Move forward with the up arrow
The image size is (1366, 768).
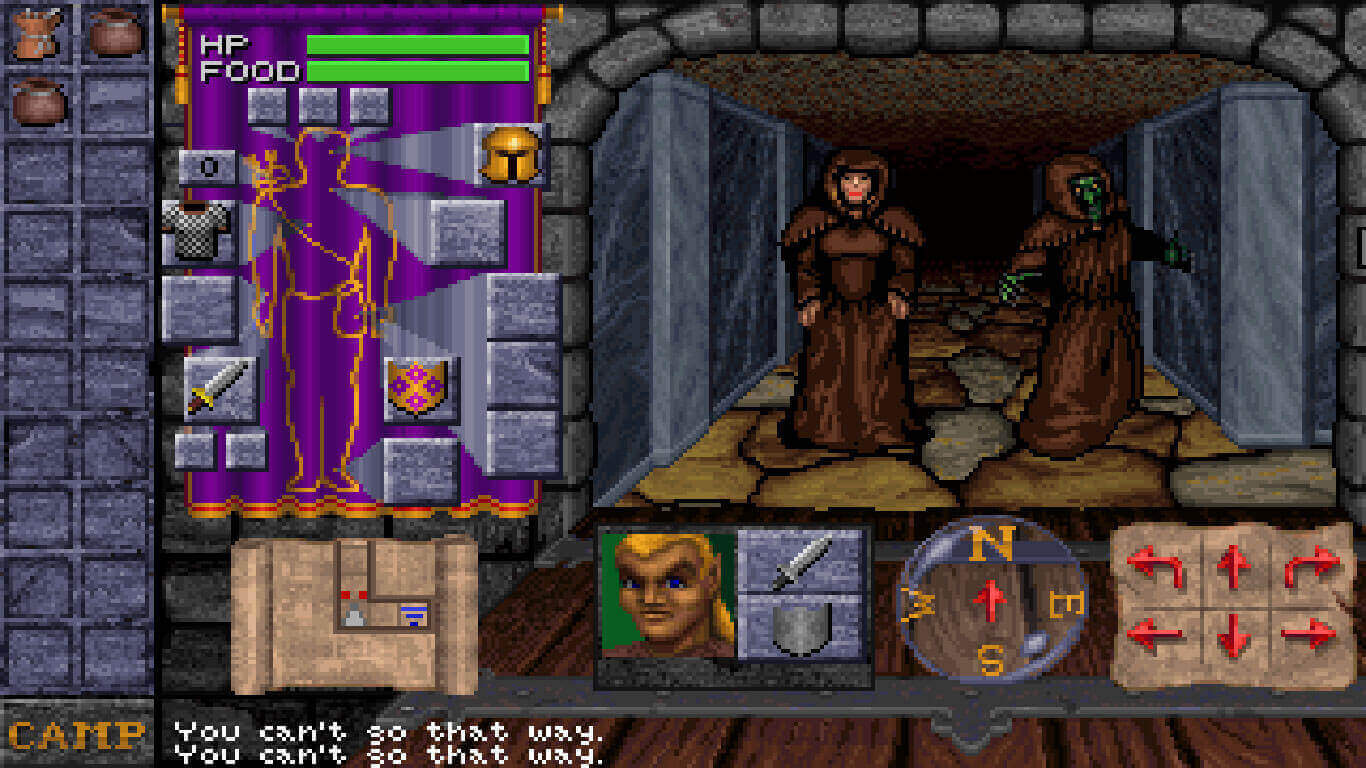point(1234,568)
